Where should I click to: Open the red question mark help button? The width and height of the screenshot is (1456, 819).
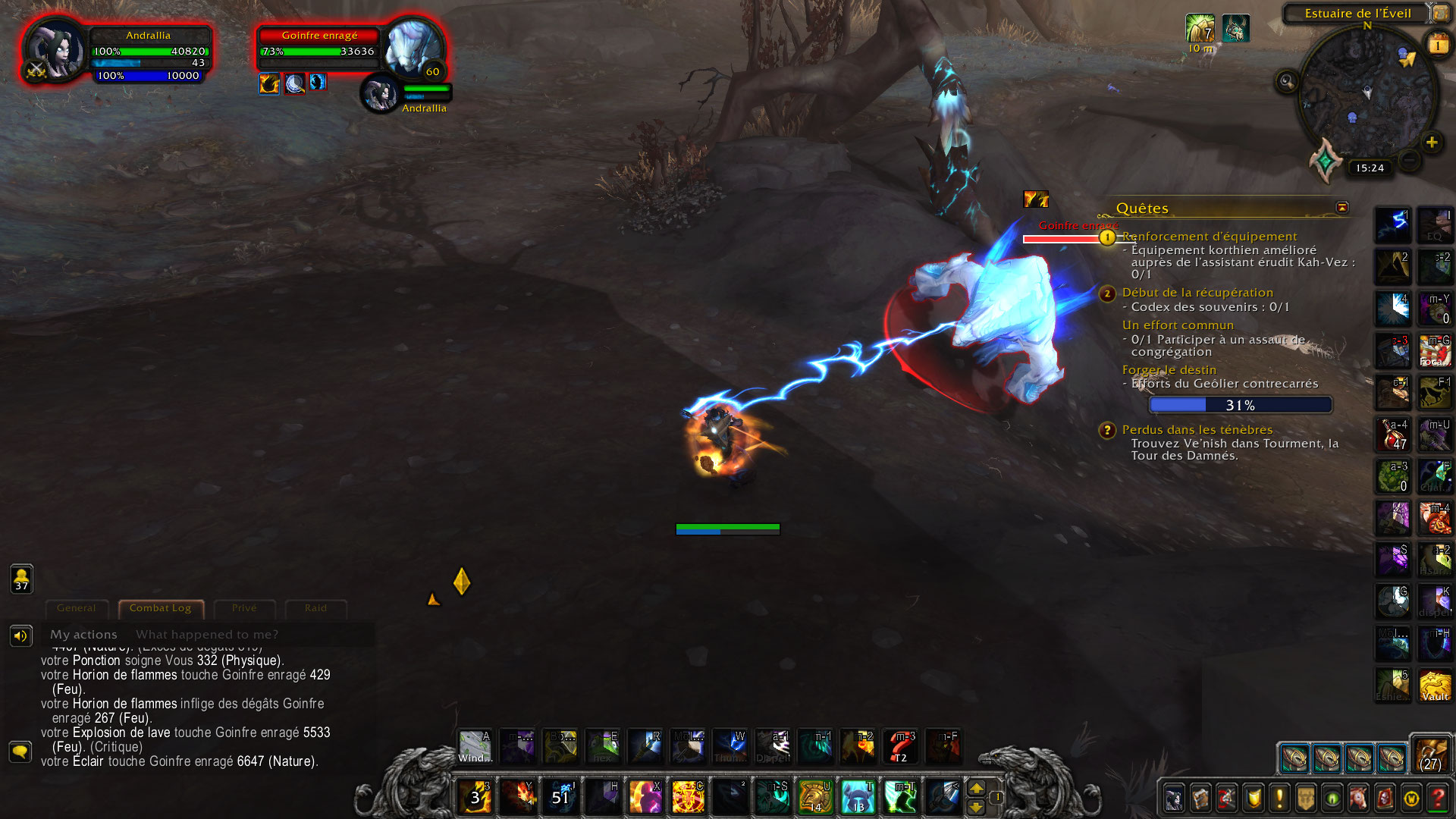pos(1437,799)
